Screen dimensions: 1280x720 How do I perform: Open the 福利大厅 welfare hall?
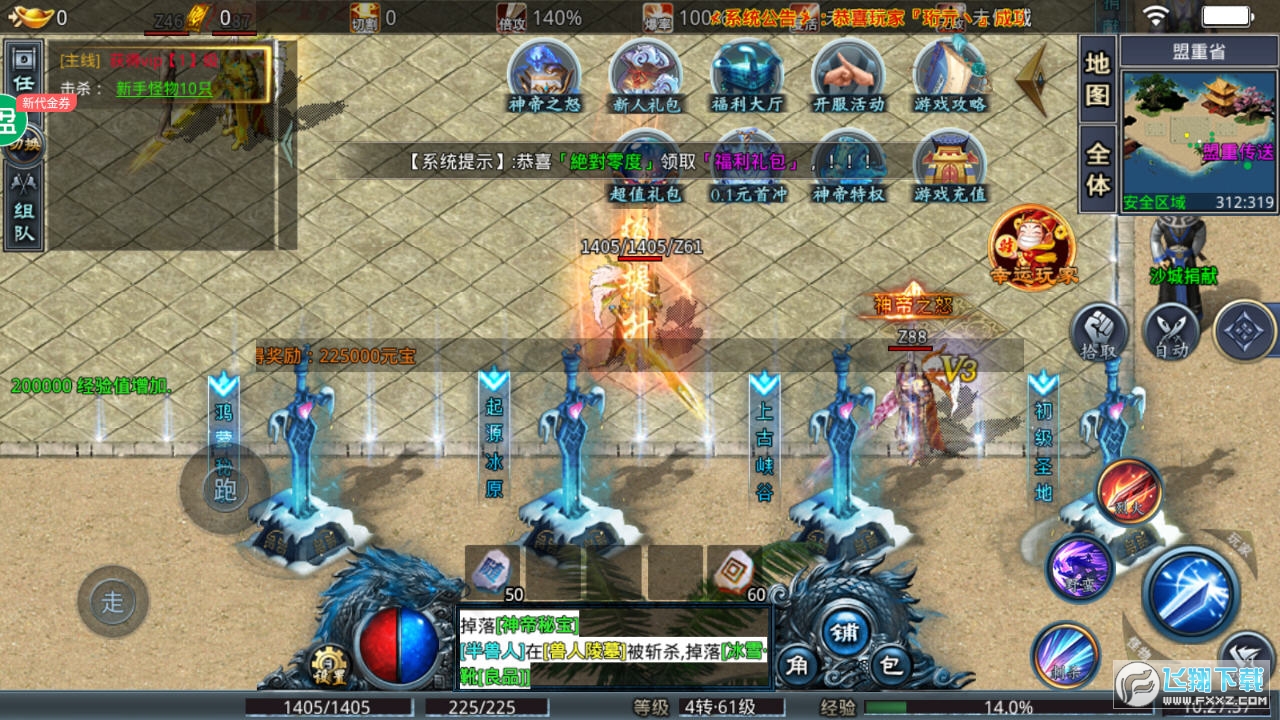(747, 73)
